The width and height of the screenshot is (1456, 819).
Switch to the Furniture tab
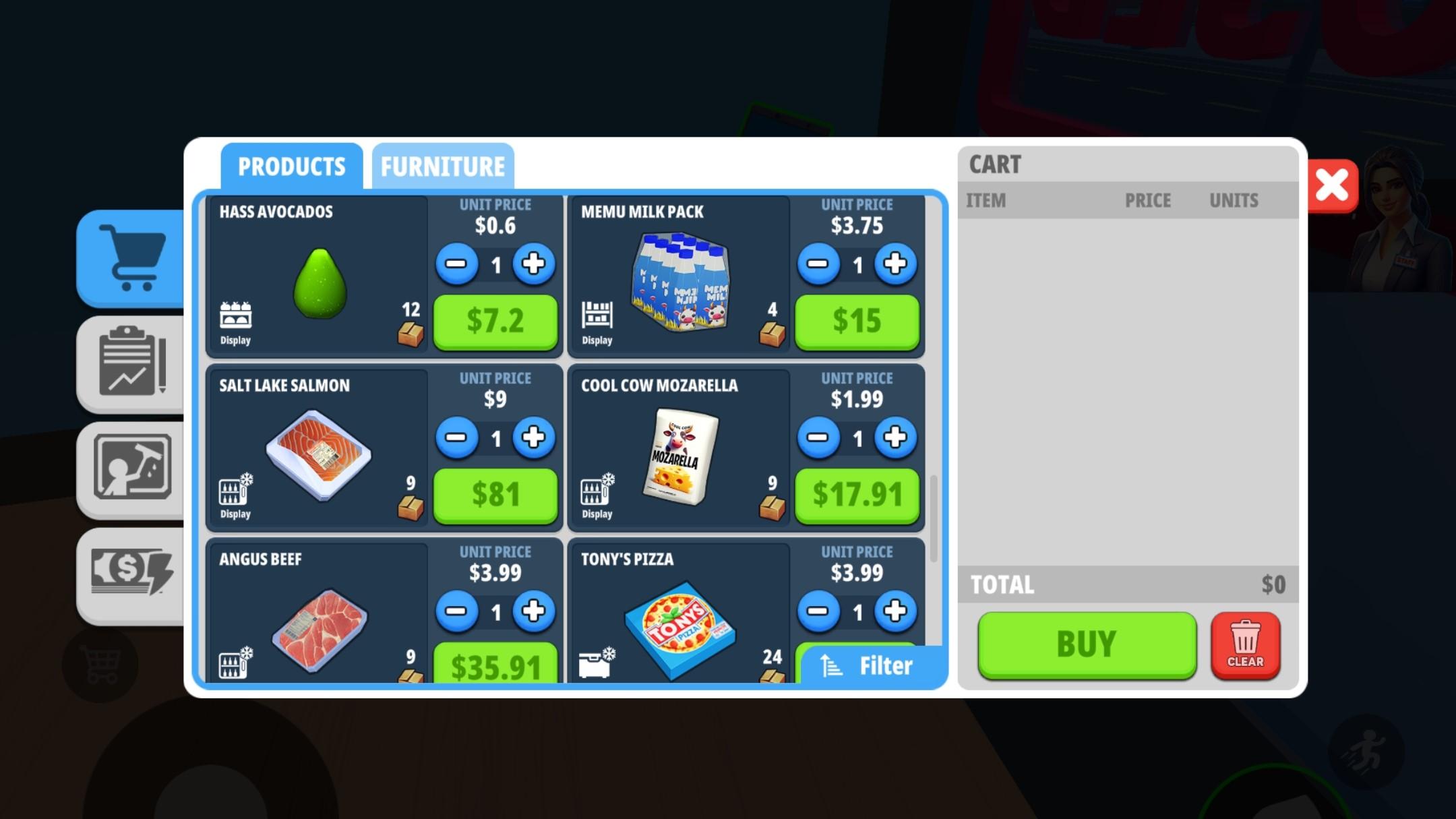click(442, 166)
